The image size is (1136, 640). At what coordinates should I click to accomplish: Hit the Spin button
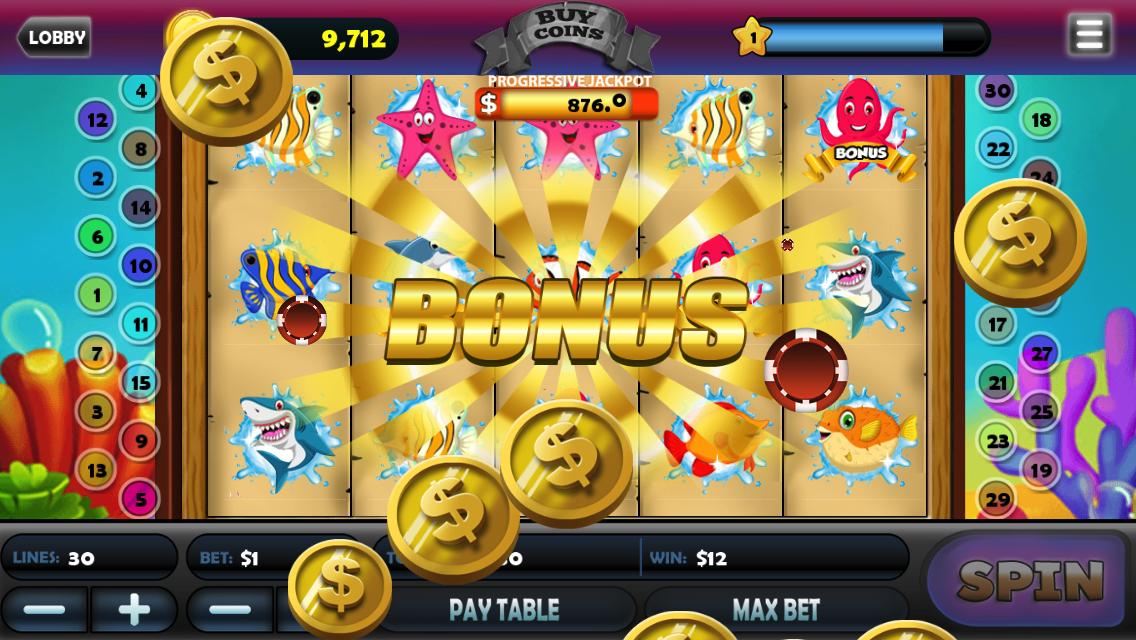coord(1029,580)
